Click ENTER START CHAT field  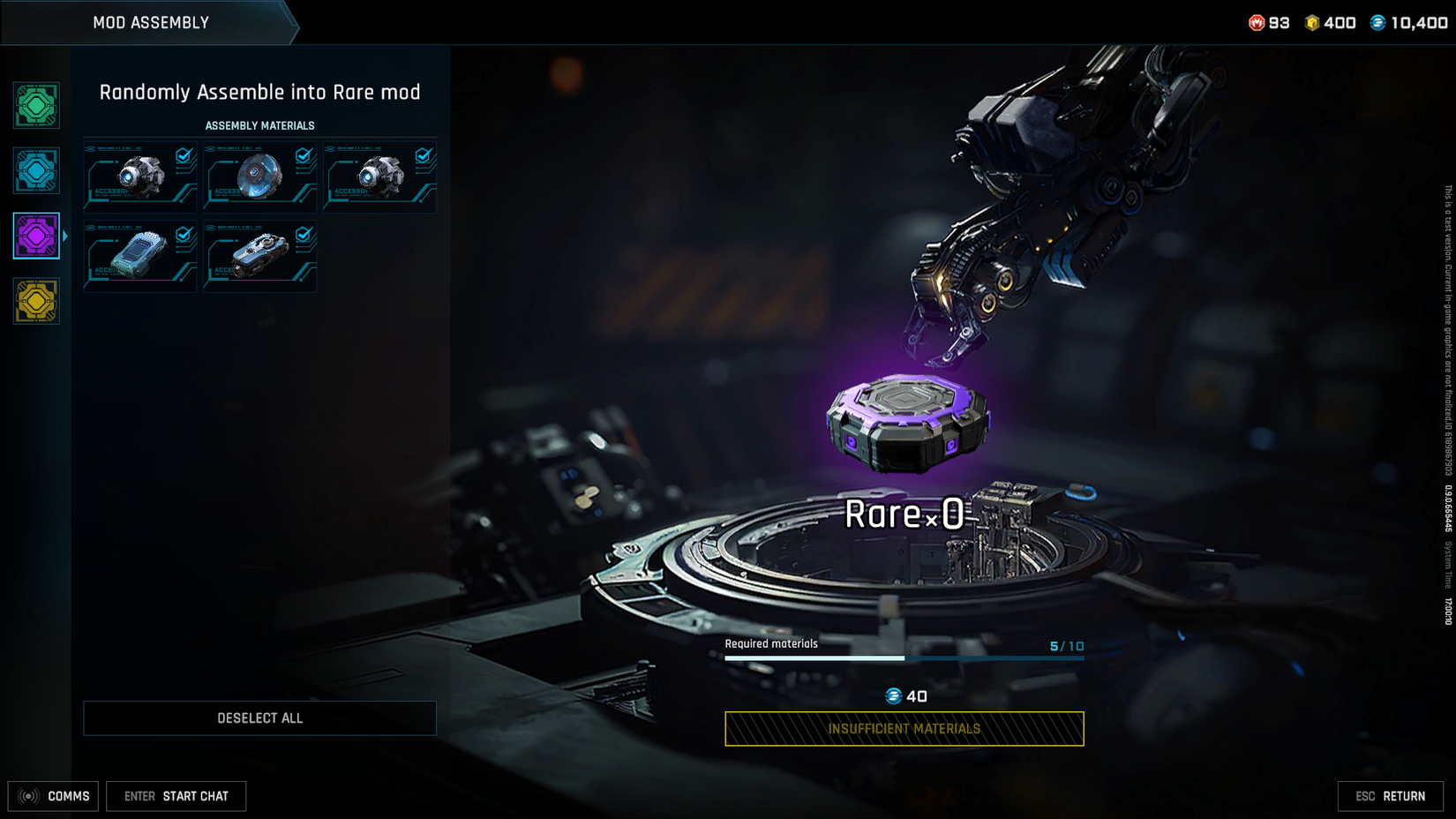pyautogui.click(x=176, y=796)
